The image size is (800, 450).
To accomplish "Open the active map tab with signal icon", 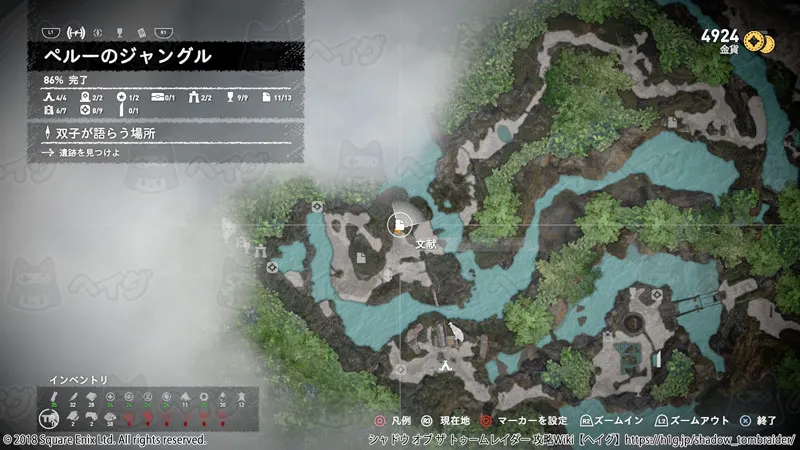I will (x=74, y=32).
